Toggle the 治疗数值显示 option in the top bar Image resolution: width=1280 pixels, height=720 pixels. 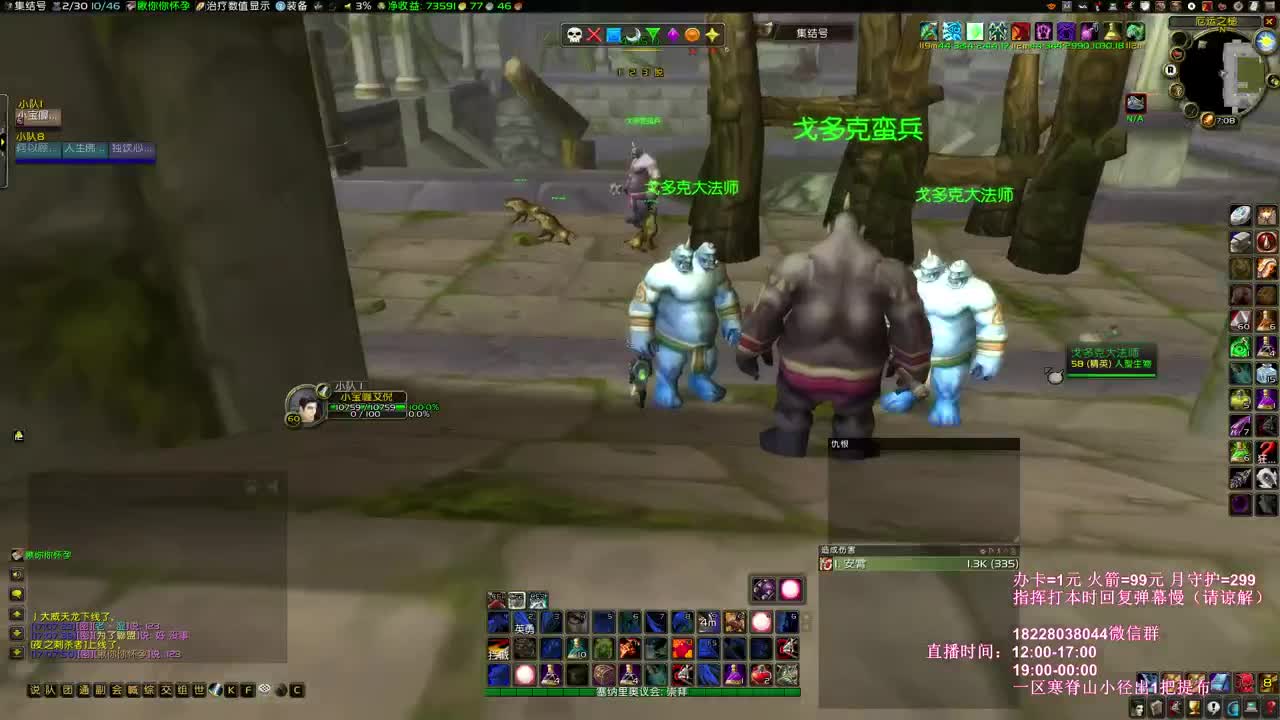point(237,7)
